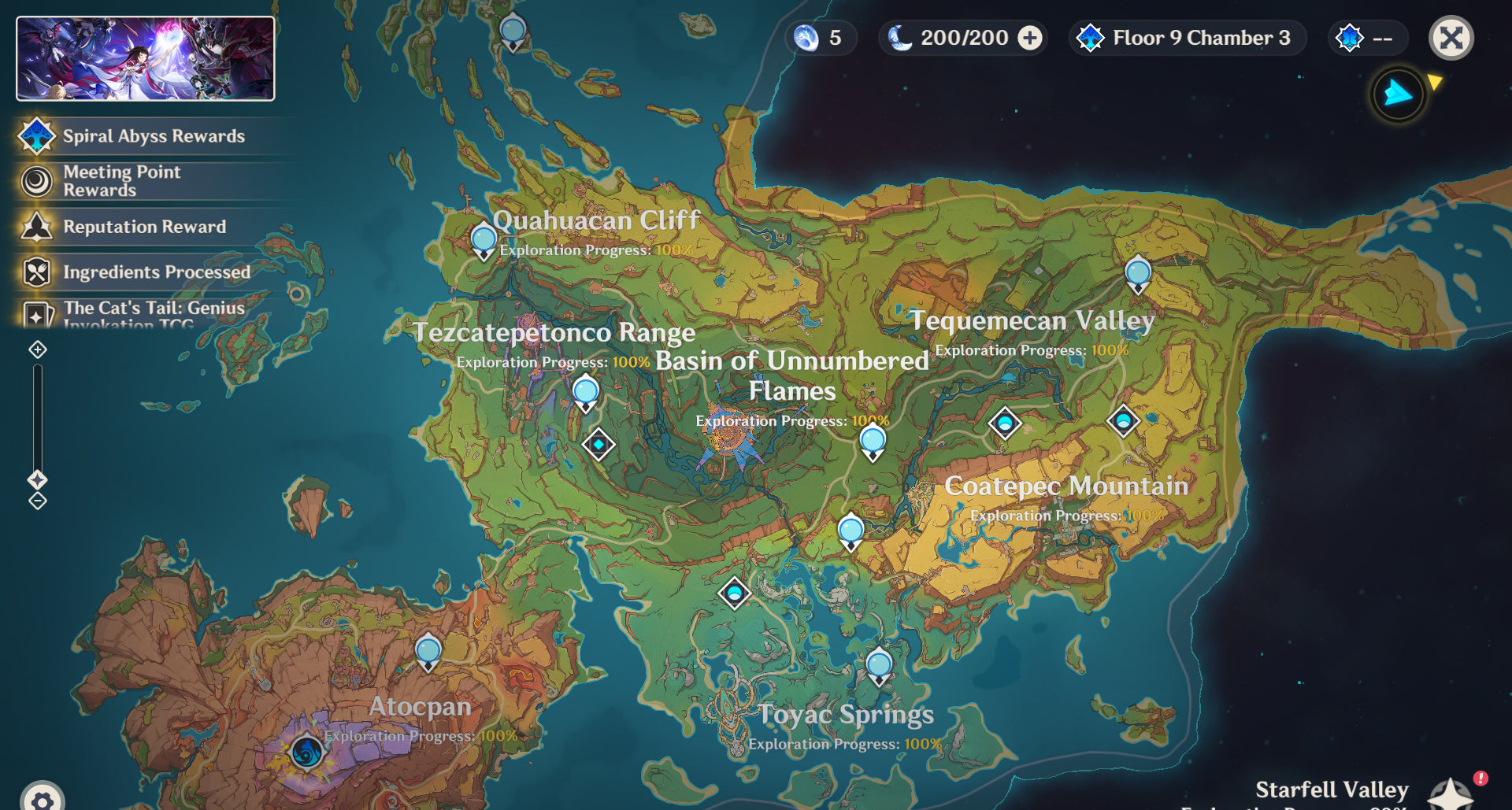Screen dimensions: 1512x810
Task: Click the event banner thumbnail
Action: coord(146,59)
